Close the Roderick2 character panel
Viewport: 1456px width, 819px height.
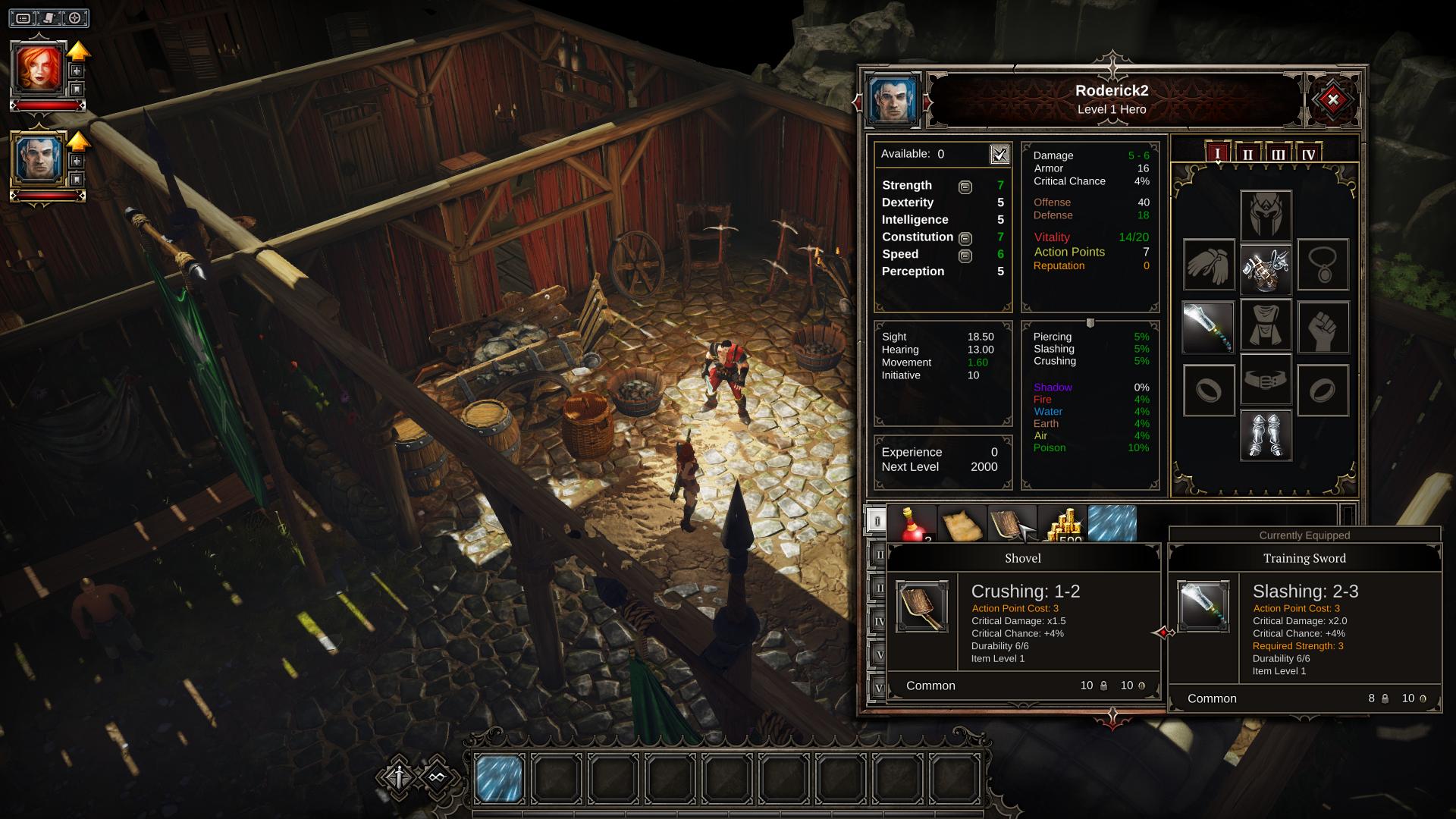coord(1332,101)
